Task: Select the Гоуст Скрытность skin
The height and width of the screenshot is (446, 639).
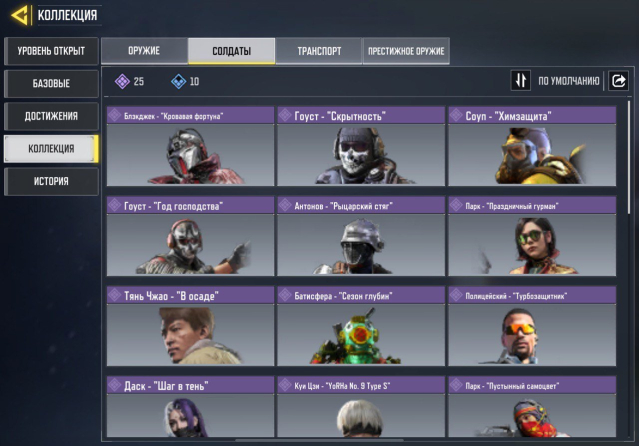Action: (x=360, y=147)
